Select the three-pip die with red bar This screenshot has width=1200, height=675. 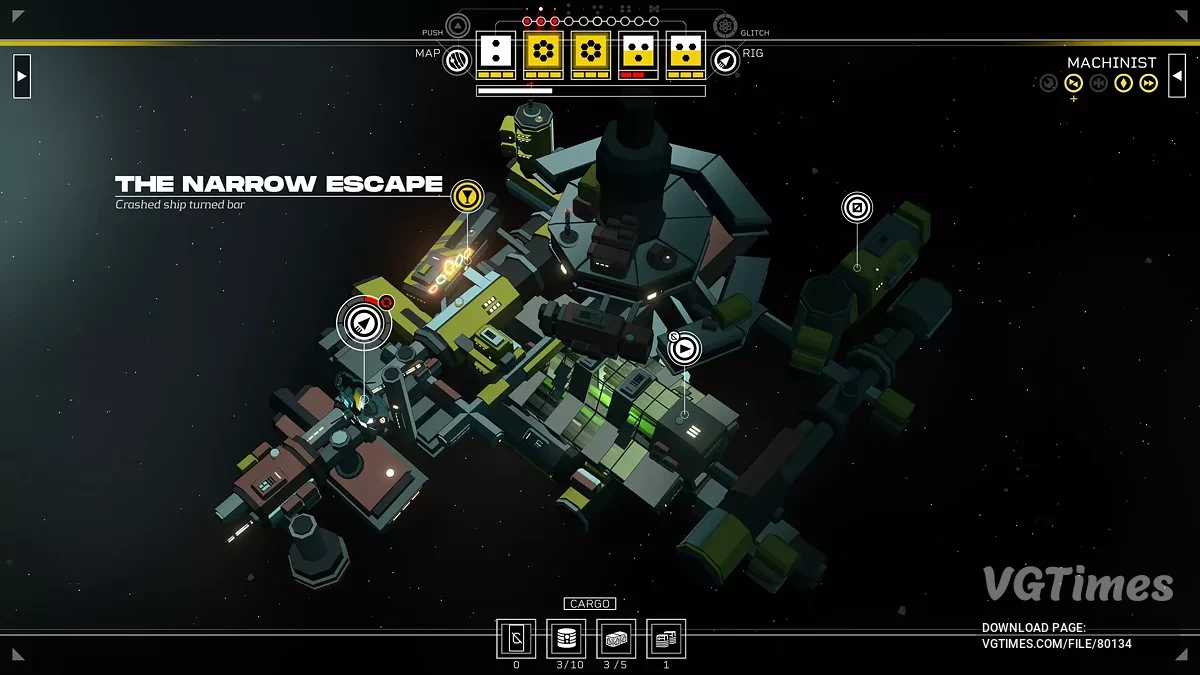click(x=638, y=51)
